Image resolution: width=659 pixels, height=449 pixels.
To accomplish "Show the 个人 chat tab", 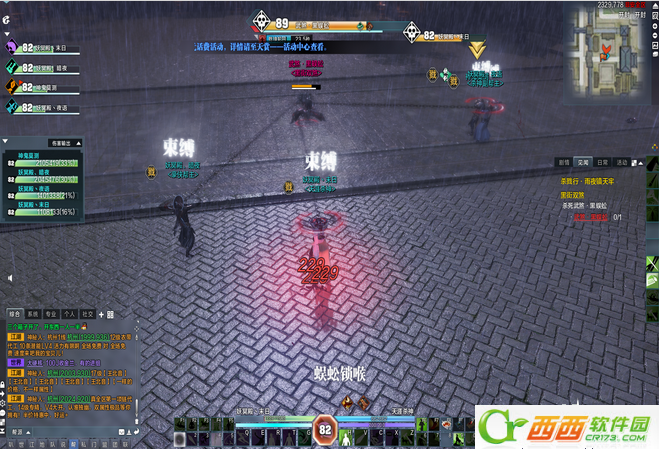I will tap(69, 313).
